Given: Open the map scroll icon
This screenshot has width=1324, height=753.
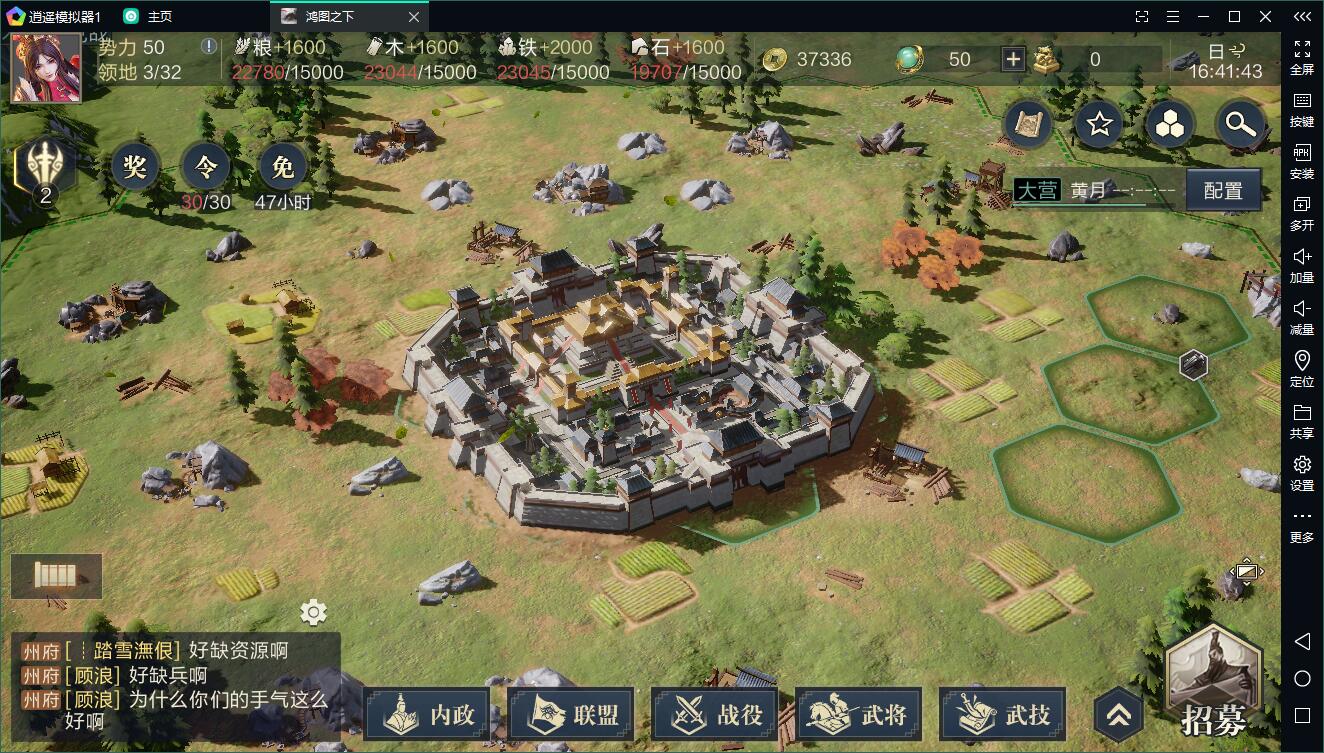Looking at the screenshot, I should tap(1029, 124).
